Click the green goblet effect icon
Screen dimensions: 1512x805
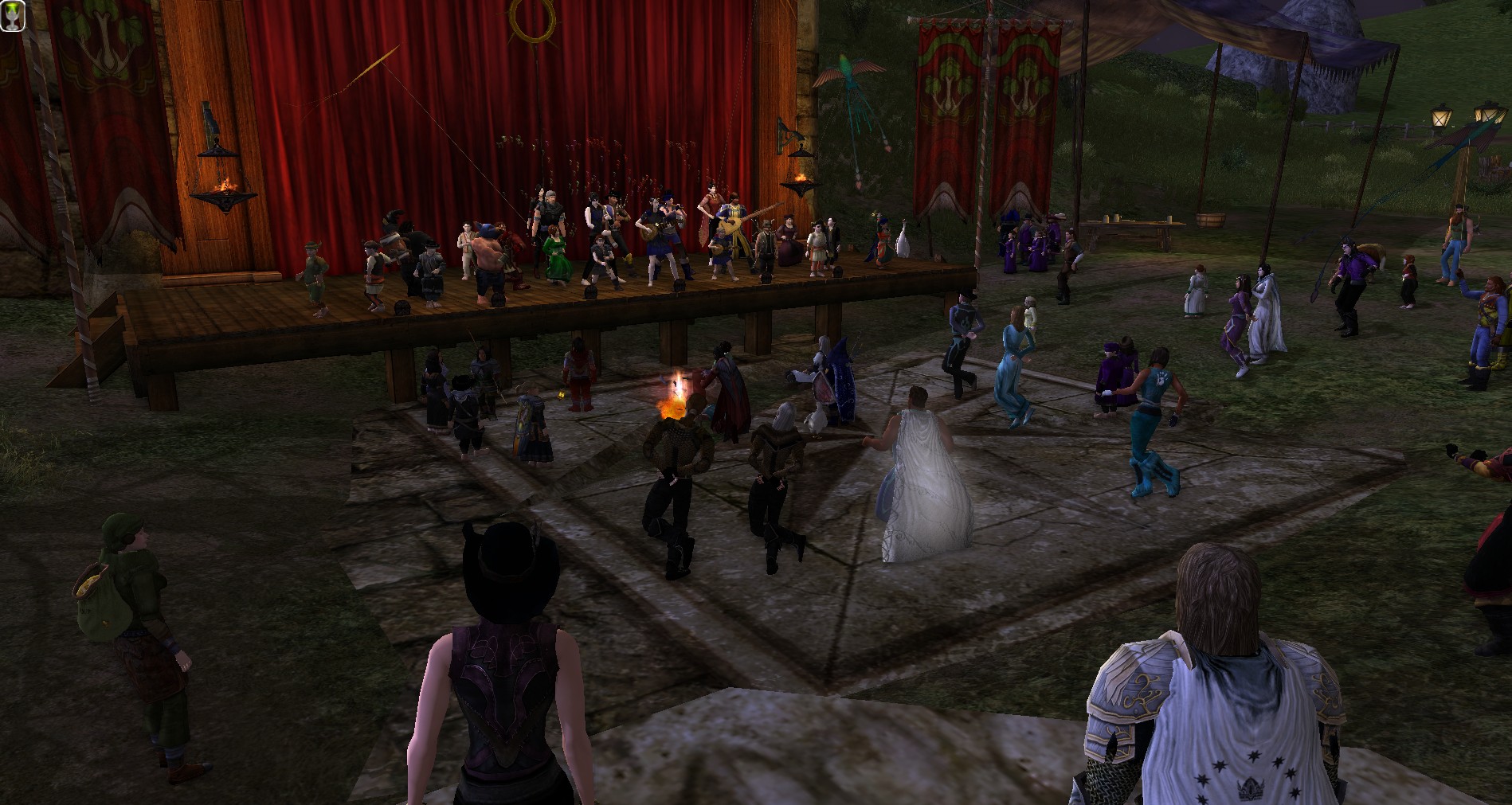(x=13, y=16)
